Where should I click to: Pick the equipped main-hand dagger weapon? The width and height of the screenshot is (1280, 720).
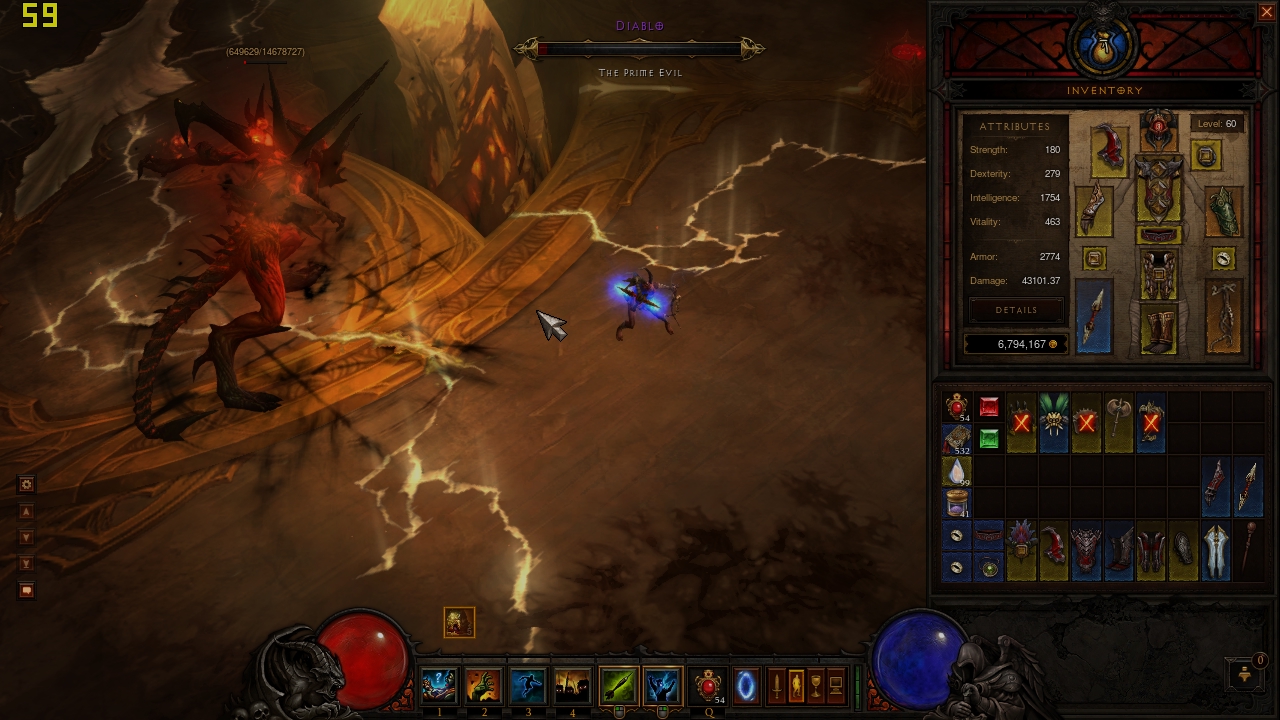(x=1094, y=316)
